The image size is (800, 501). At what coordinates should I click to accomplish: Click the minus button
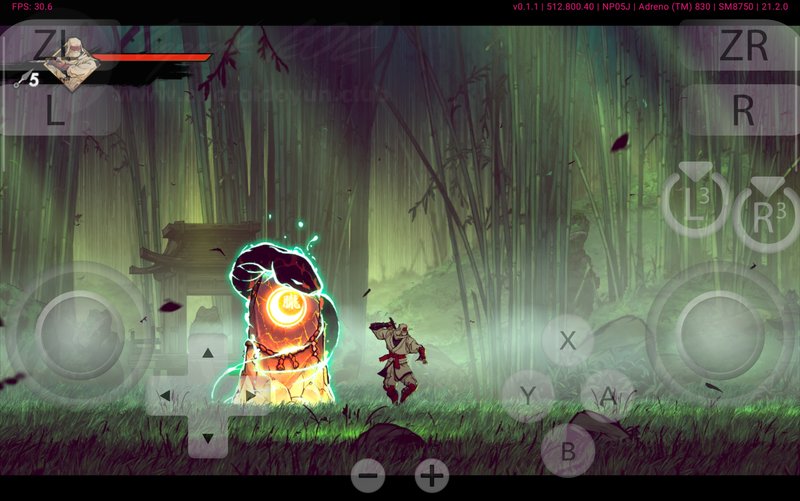click(368, 476)
